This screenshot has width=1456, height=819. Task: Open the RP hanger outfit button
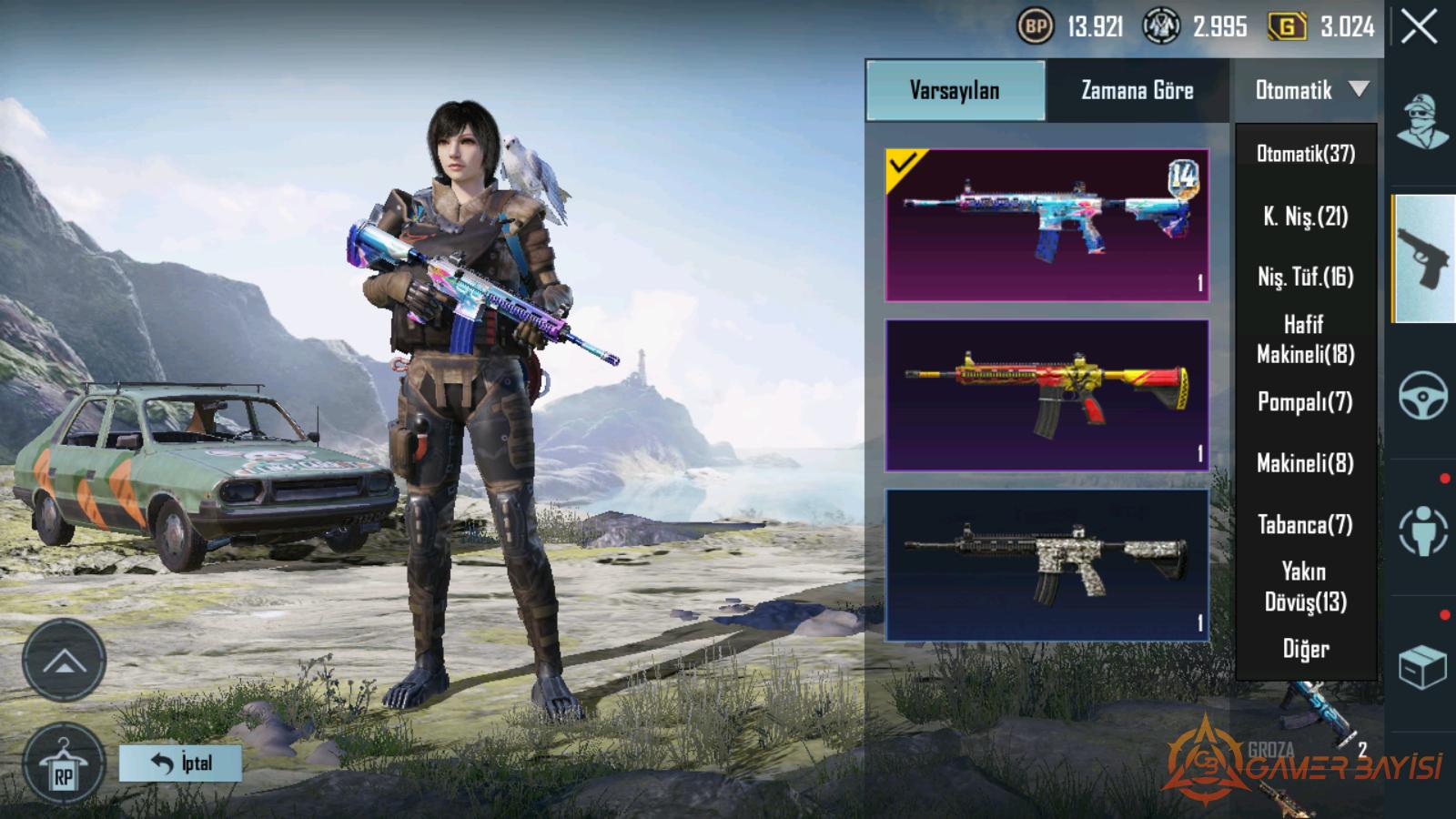click(x=63, y=764)
